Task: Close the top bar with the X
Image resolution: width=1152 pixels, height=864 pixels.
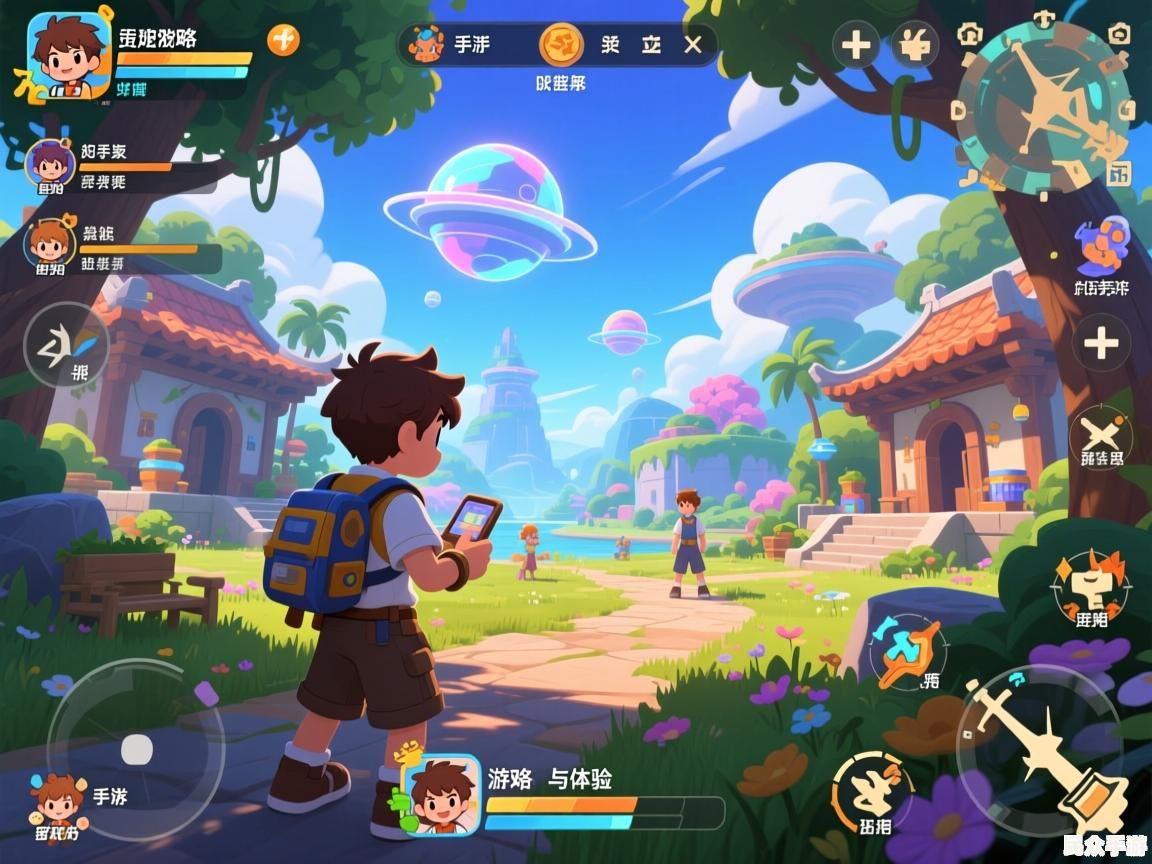Action: coord(693,44)
